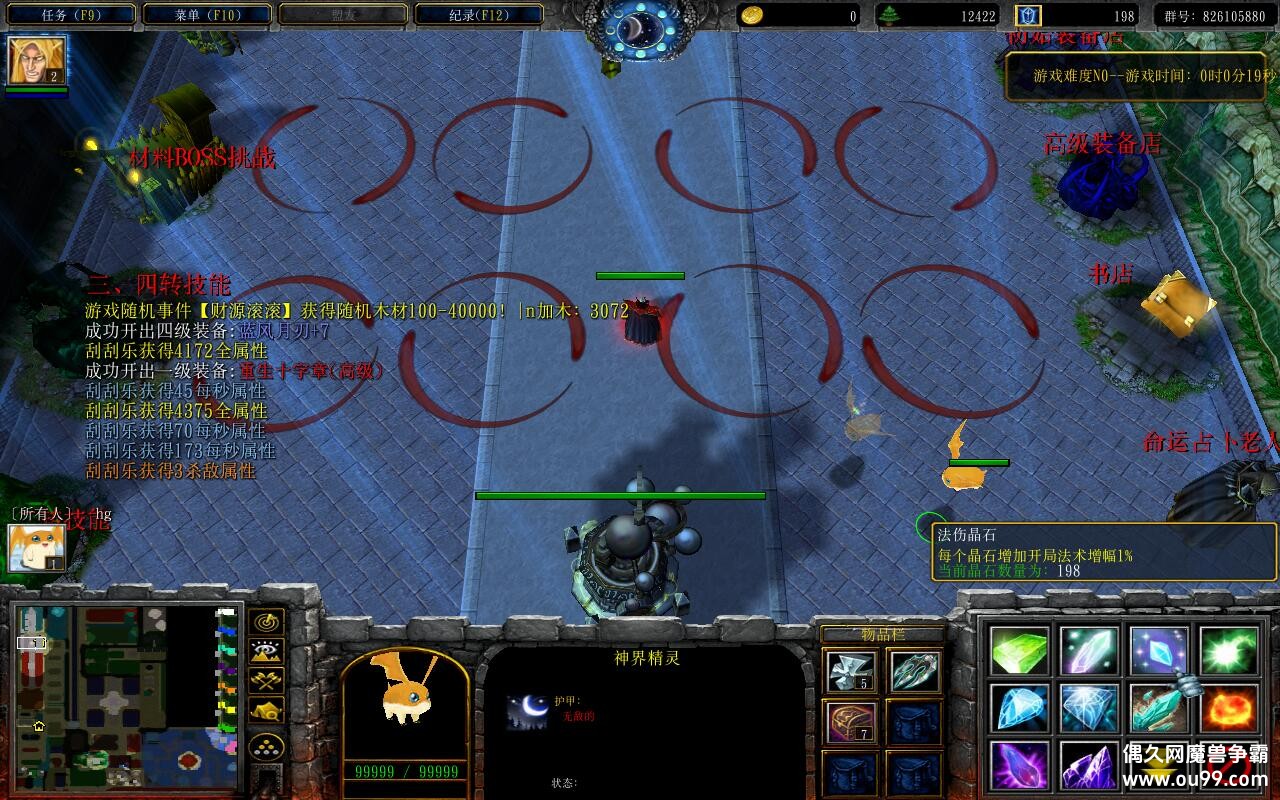The width and height of the screenshot is (1280, 800).
Task: Select the blond hero portrait icon
Action: pos(36,60)
